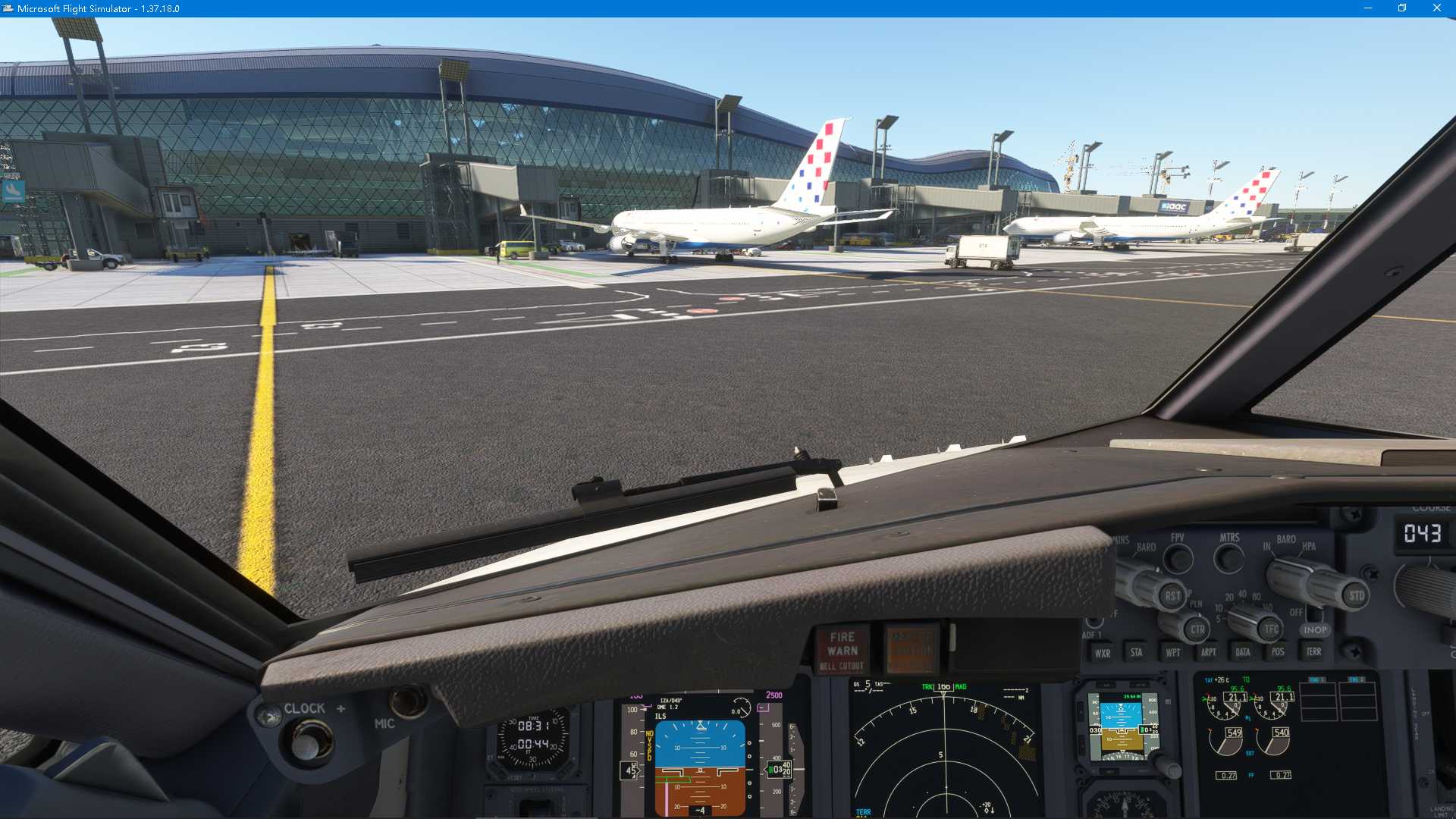Image resolution: width=1456 pixels, height=819 pixels.
Task: Close the Microsoft Flight Simulator window
Action: tap(1436, 8)
